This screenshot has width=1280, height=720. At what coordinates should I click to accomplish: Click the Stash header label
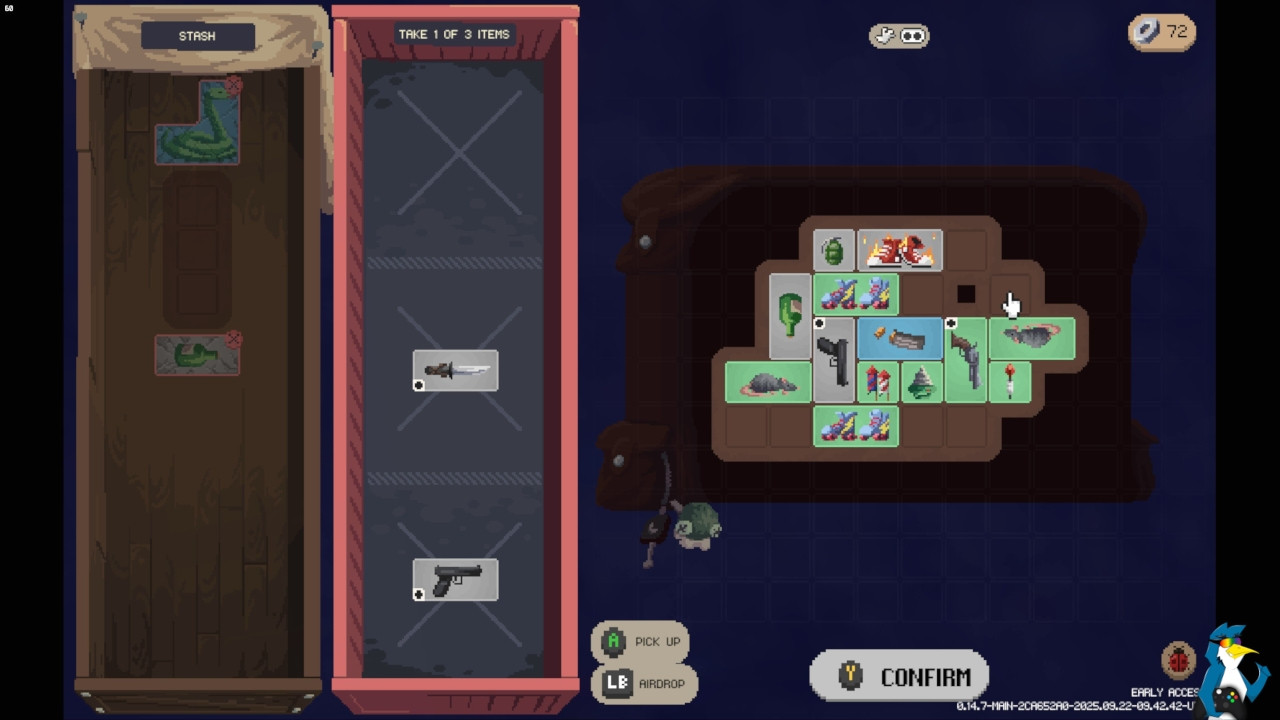197,36
